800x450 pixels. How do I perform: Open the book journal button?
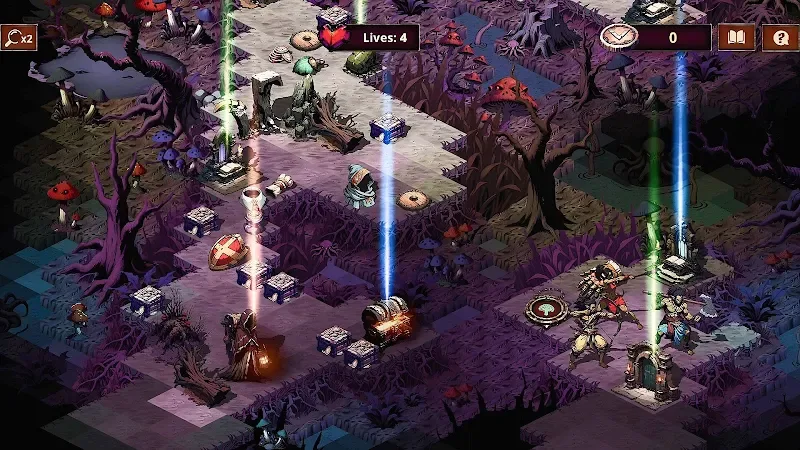(x=736, y=38)
